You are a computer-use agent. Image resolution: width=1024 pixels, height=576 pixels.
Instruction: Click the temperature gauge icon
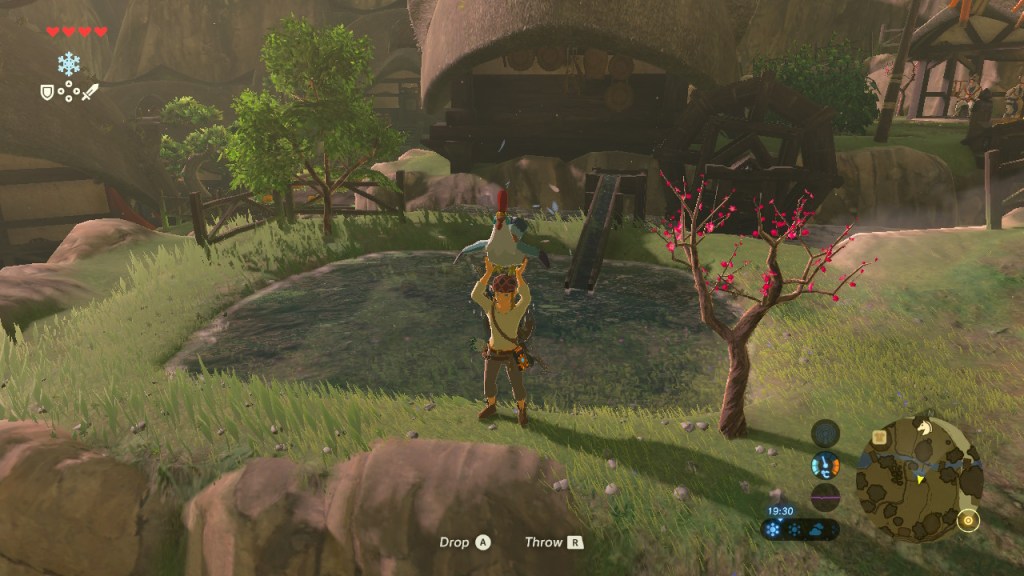click(825, 465)
